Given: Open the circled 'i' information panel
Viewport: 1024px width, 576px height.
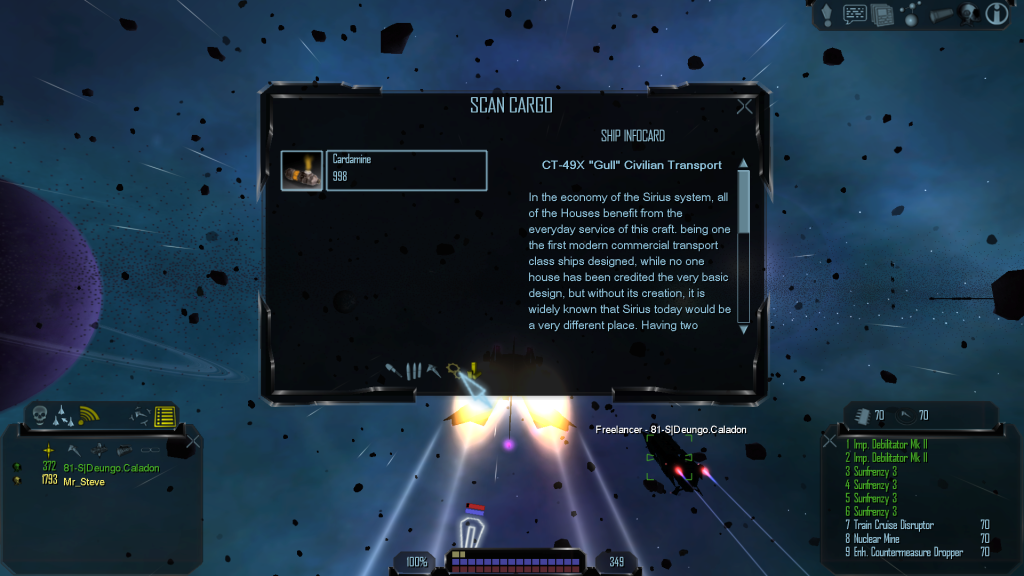Looking at the screenshot, I should tap(996, 14).
